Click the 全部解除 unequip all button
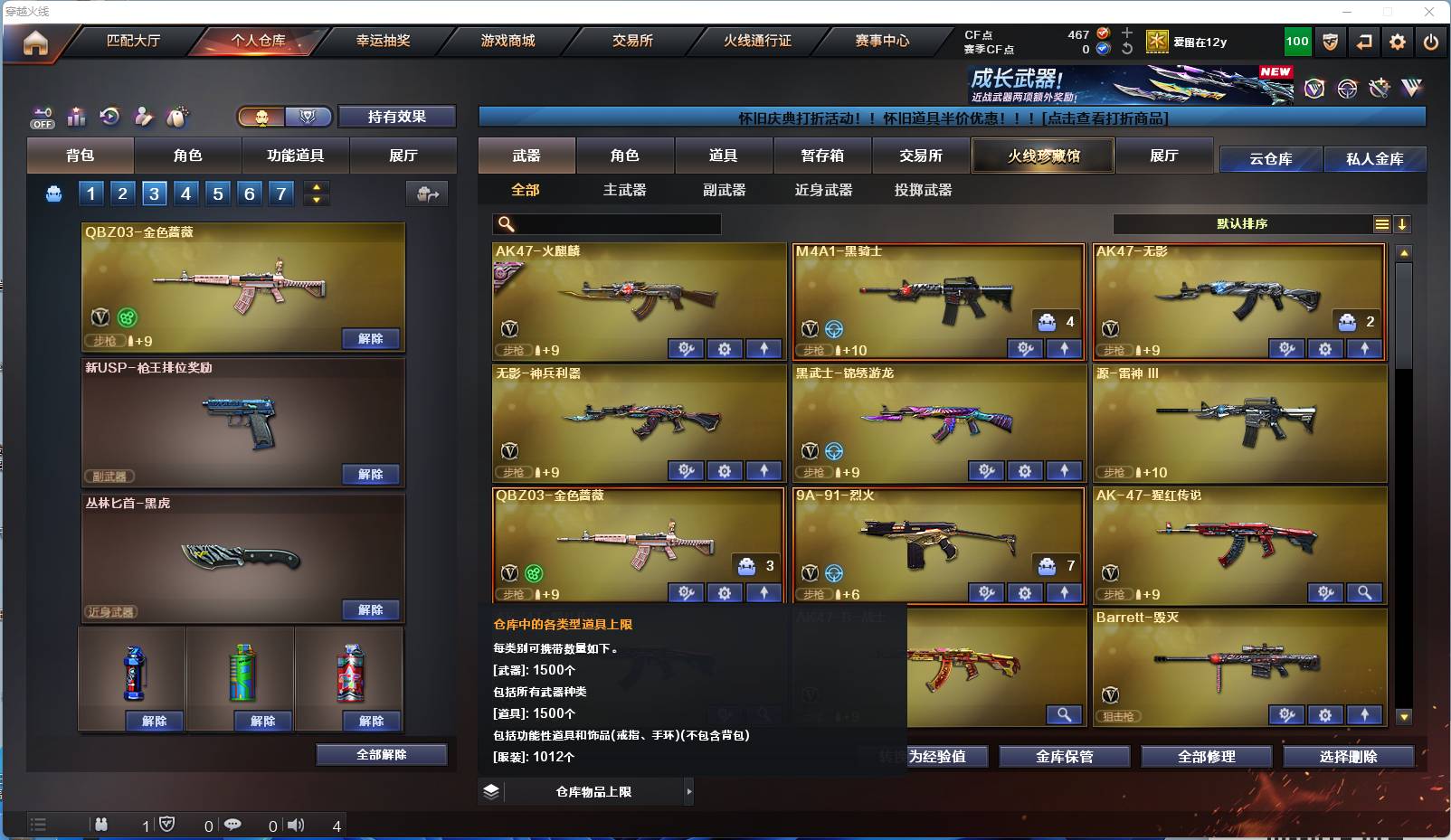 pyautogui.click(x=382, y=753)
